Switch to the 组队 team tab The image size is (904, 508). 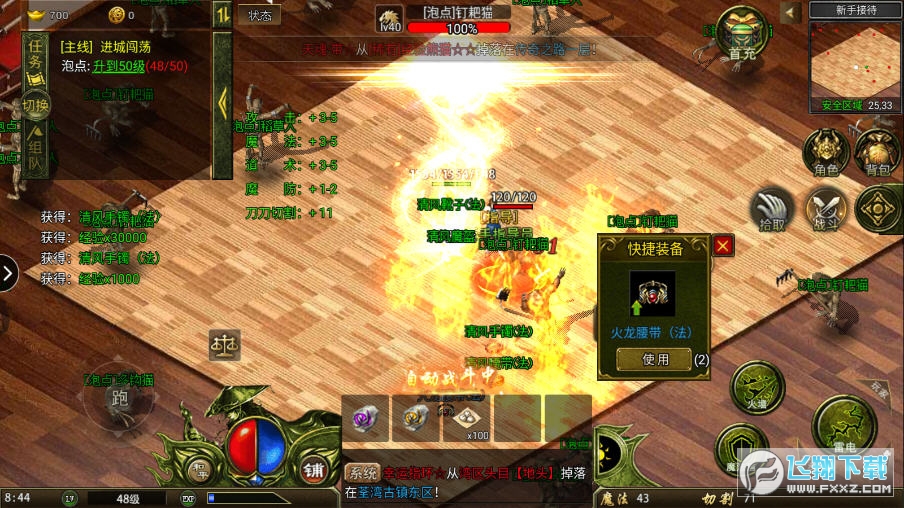click(x=35, y=148)
